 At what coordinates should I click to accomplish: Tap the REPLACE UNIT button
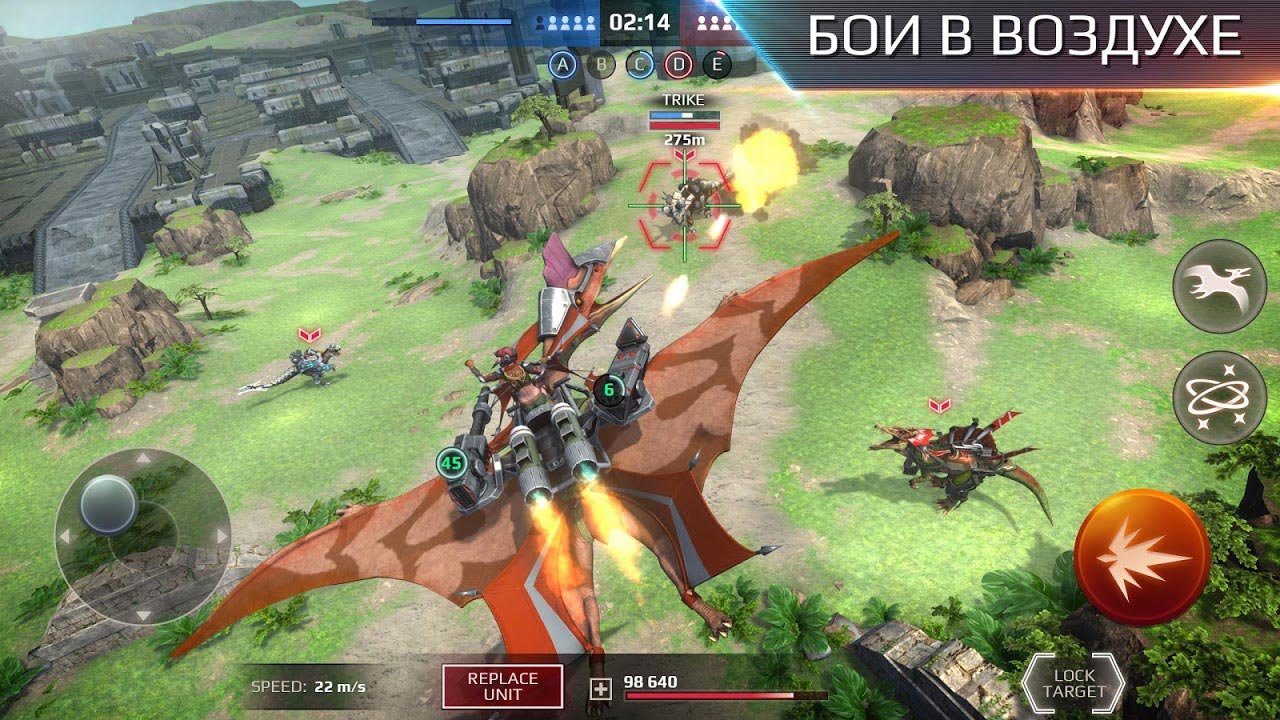pyautogui.click(x=502, y=686)
